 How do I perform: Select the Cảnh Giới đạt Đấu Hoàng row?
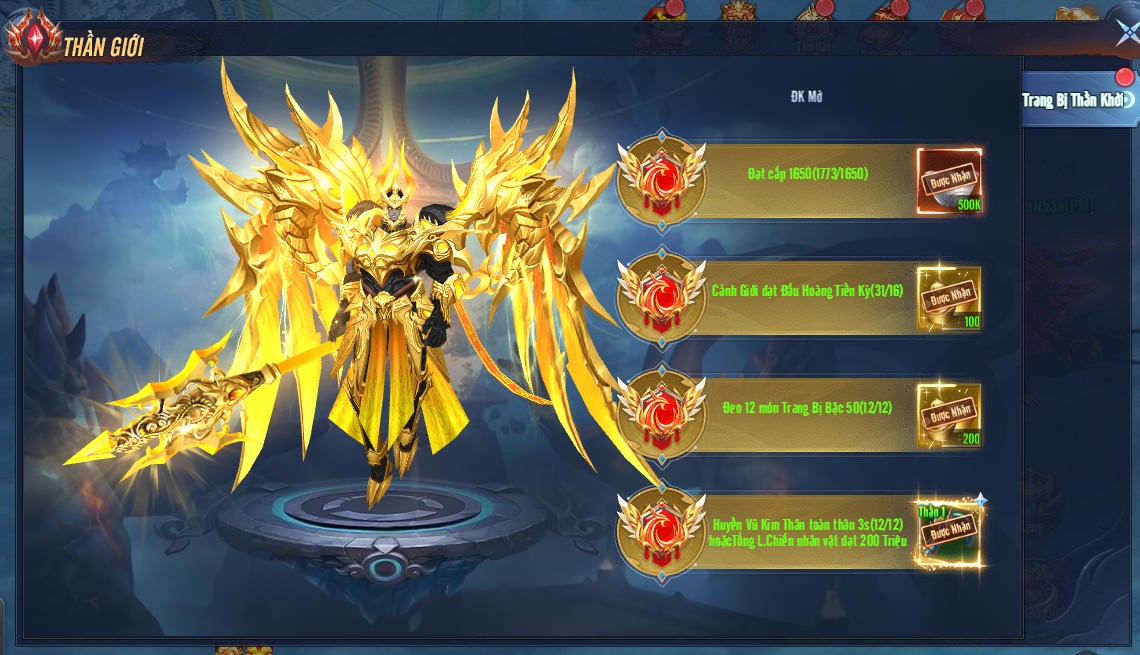coord(807,291)
